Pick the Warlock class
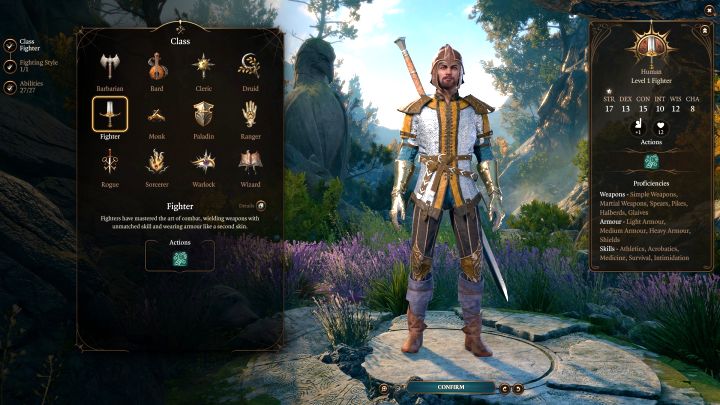This screenshot has height=405, width=720. tap(203, 162)
